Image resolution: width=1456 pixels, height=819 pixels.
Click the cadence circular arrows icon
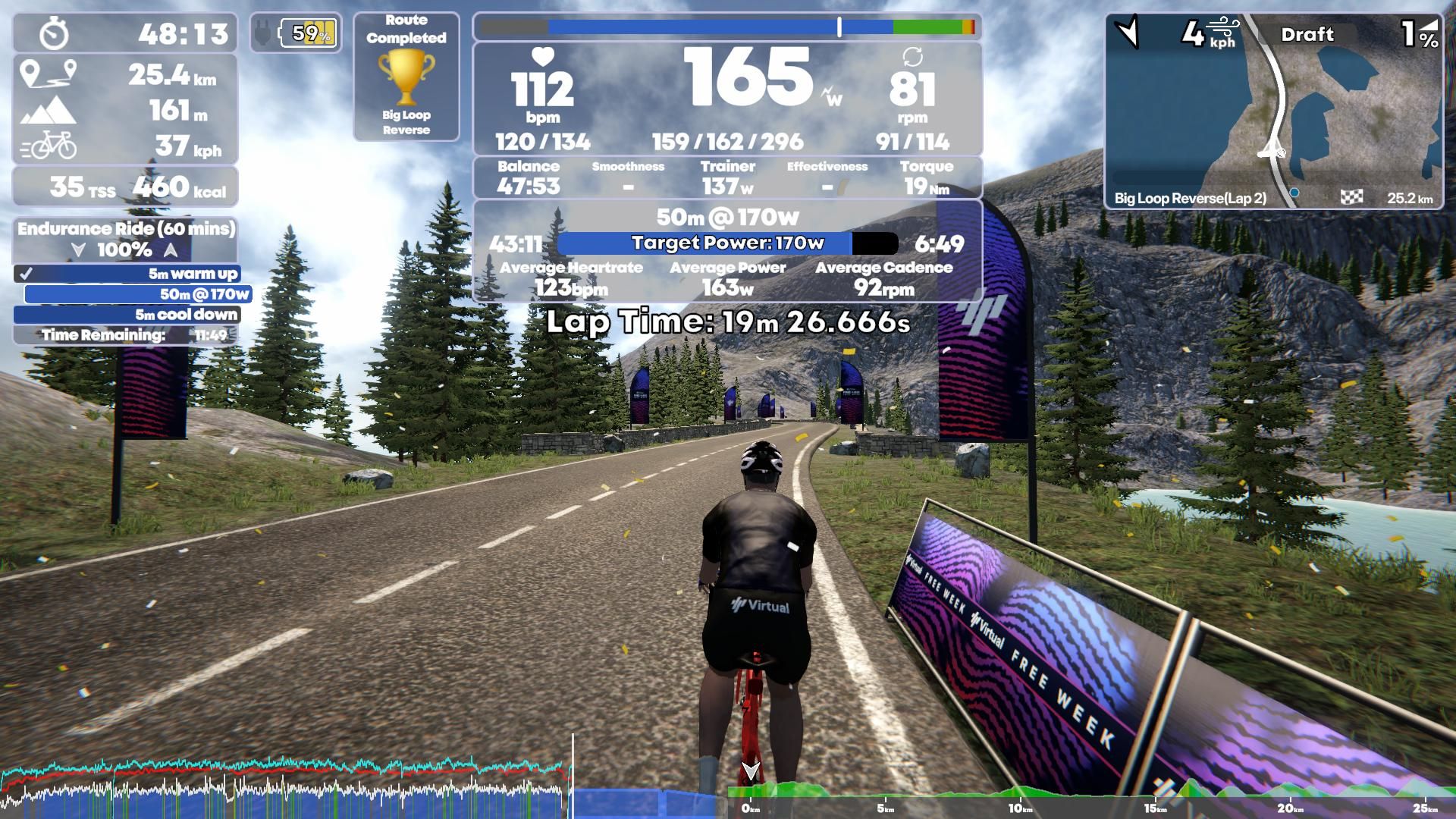(913, 61)
